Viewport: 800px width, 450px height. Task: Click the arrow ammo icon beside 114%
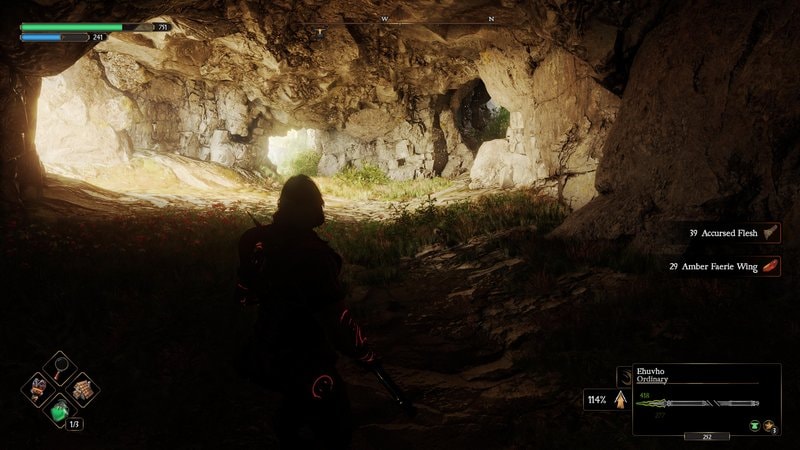(x=620, y=400)
